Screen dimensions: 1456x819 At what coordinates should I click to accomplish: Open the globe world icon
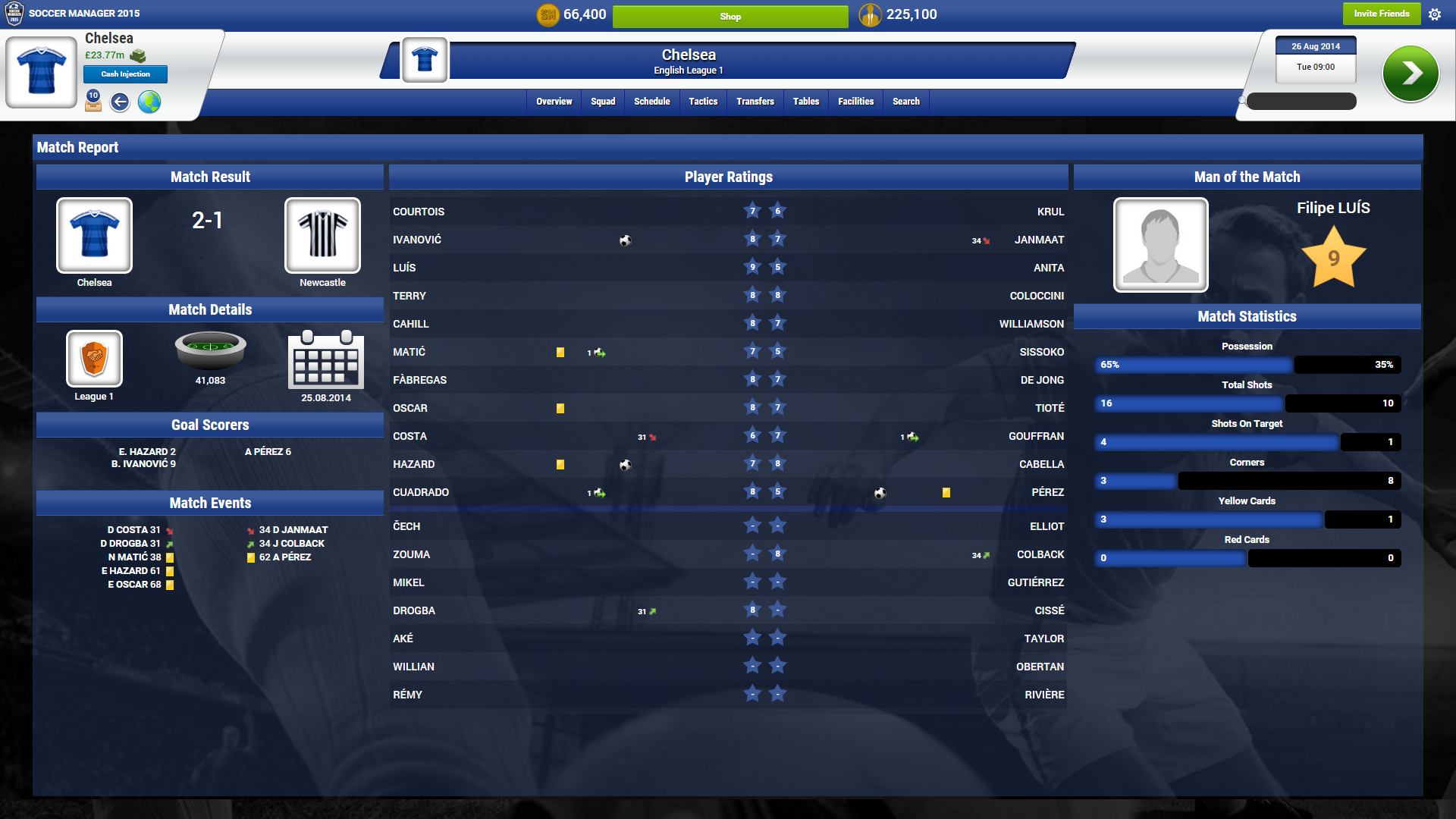(149, 102)
